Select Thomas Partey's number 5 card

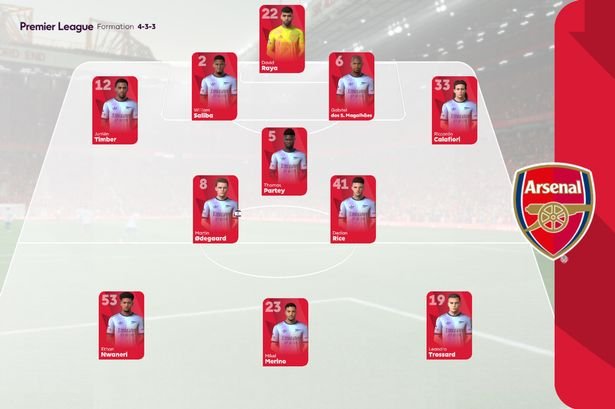click(x=283, y=162)
